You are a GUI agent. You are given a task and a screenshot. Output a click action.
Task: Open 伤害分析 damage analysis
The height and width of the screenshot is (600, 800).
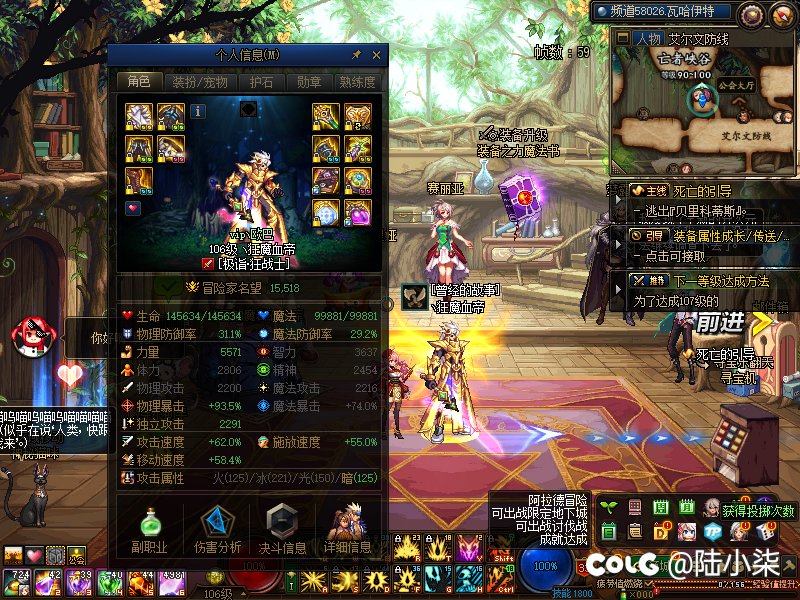coord(218,530)
